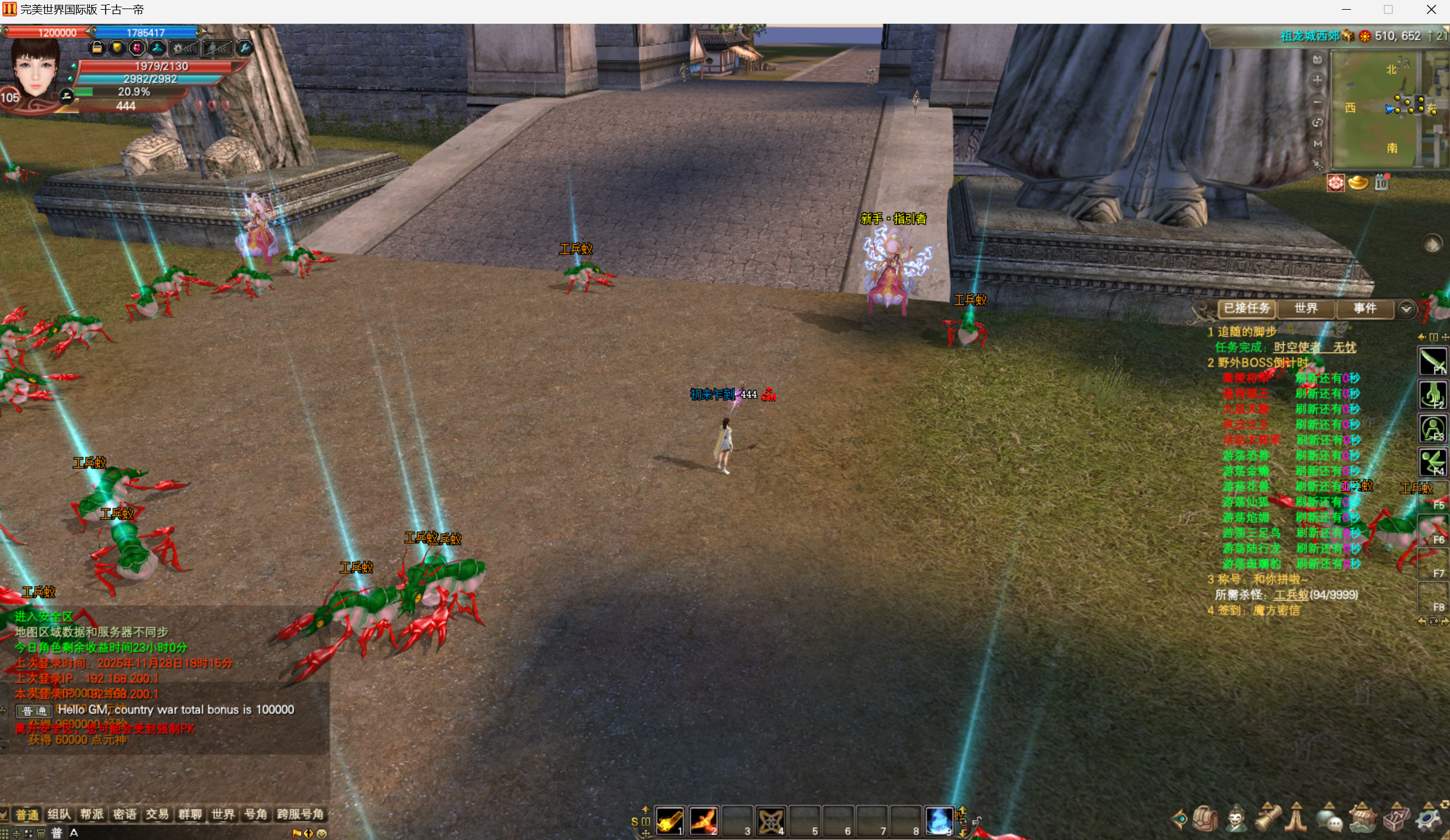
Task: Open the gold ingot shop icon
Action: [x=1358, y=183]
